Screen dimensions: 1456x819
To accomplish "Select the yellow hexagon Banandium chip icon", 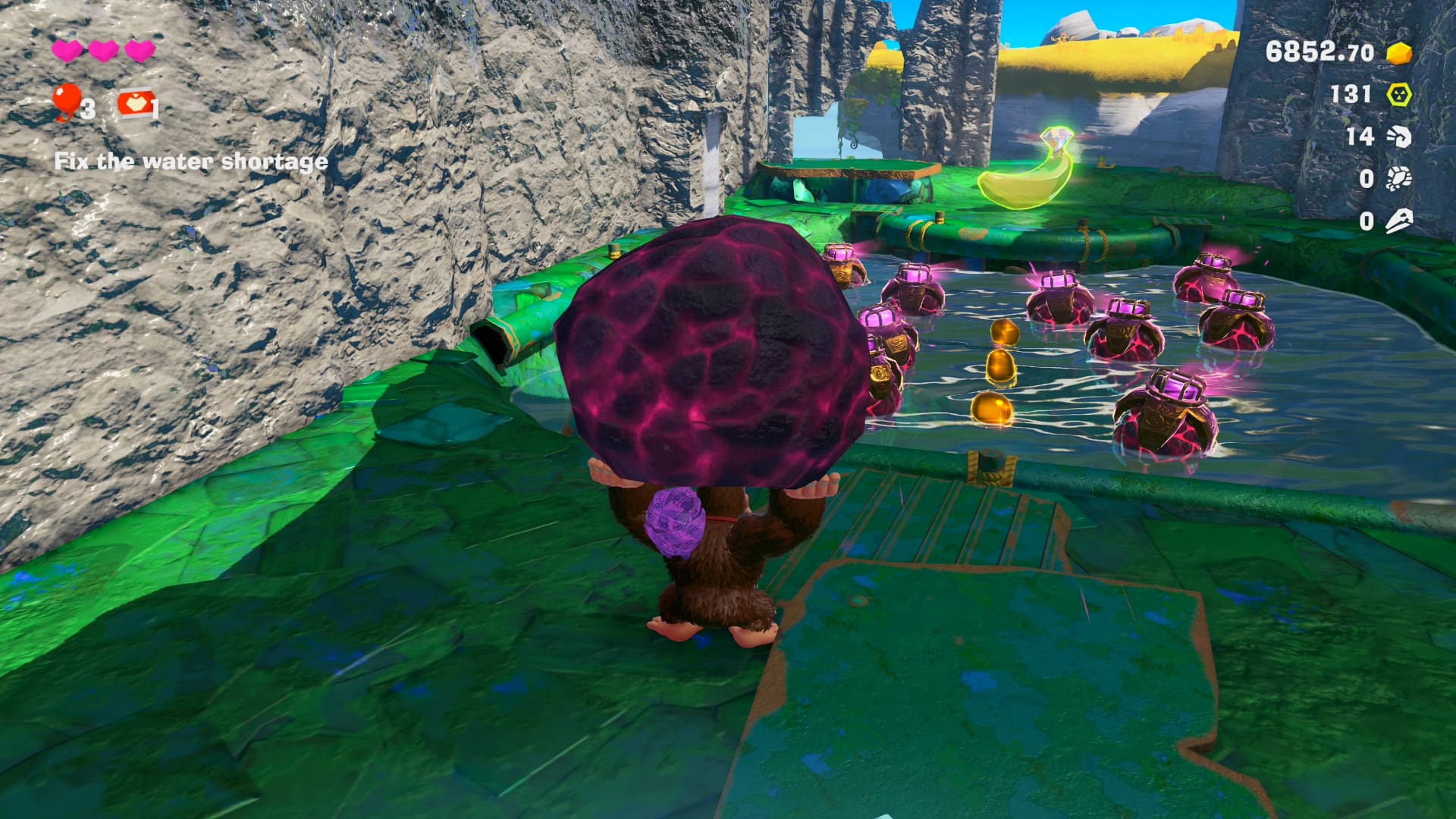I will click(1399, 95).
